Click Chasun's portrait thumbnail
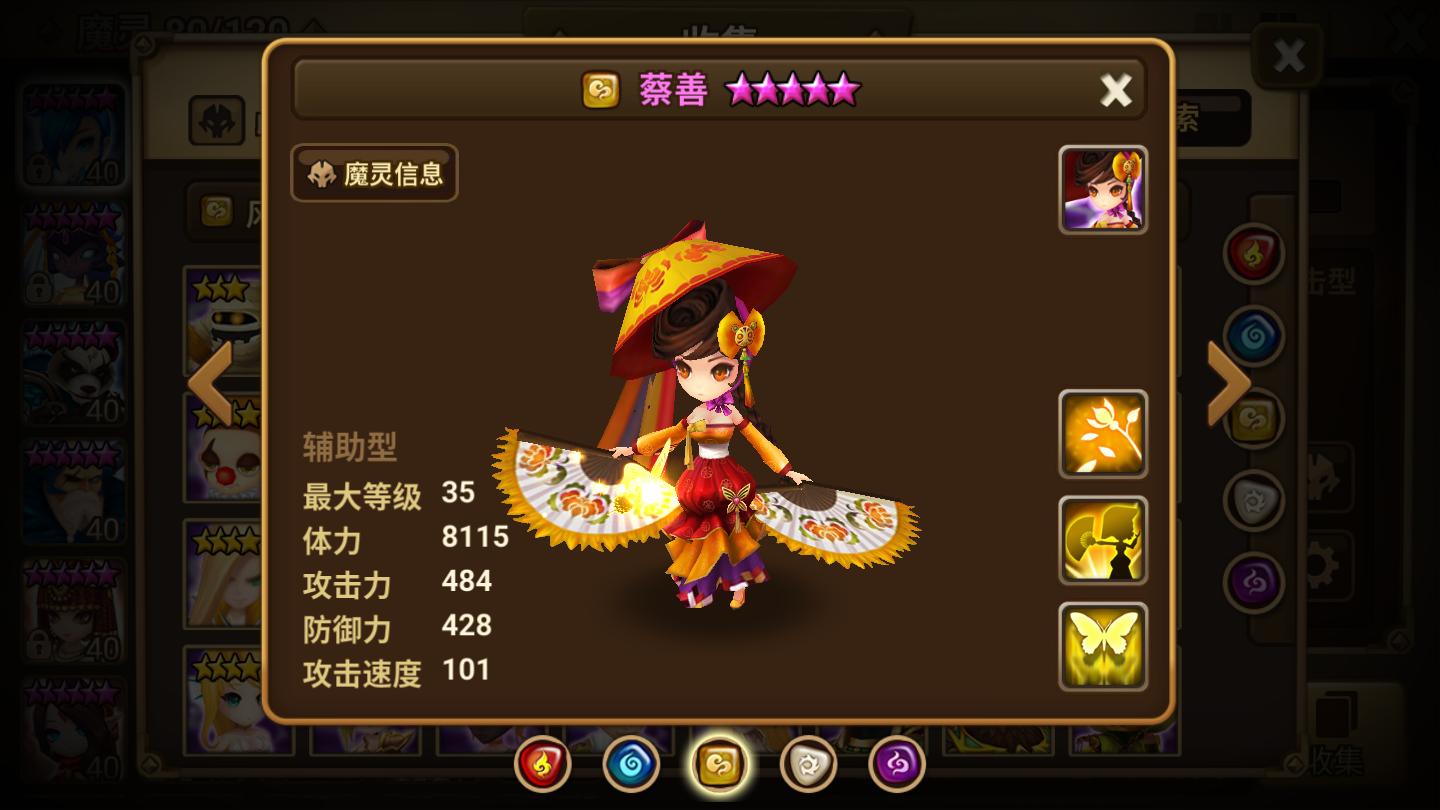Screen dimensions: 1440x810 point(1101,190)
